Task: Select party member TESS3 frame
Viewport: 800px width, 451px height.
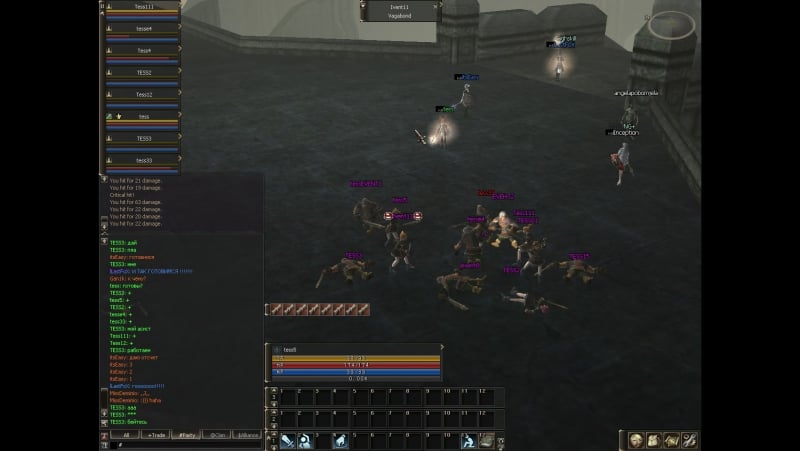Action: point(143,140)
